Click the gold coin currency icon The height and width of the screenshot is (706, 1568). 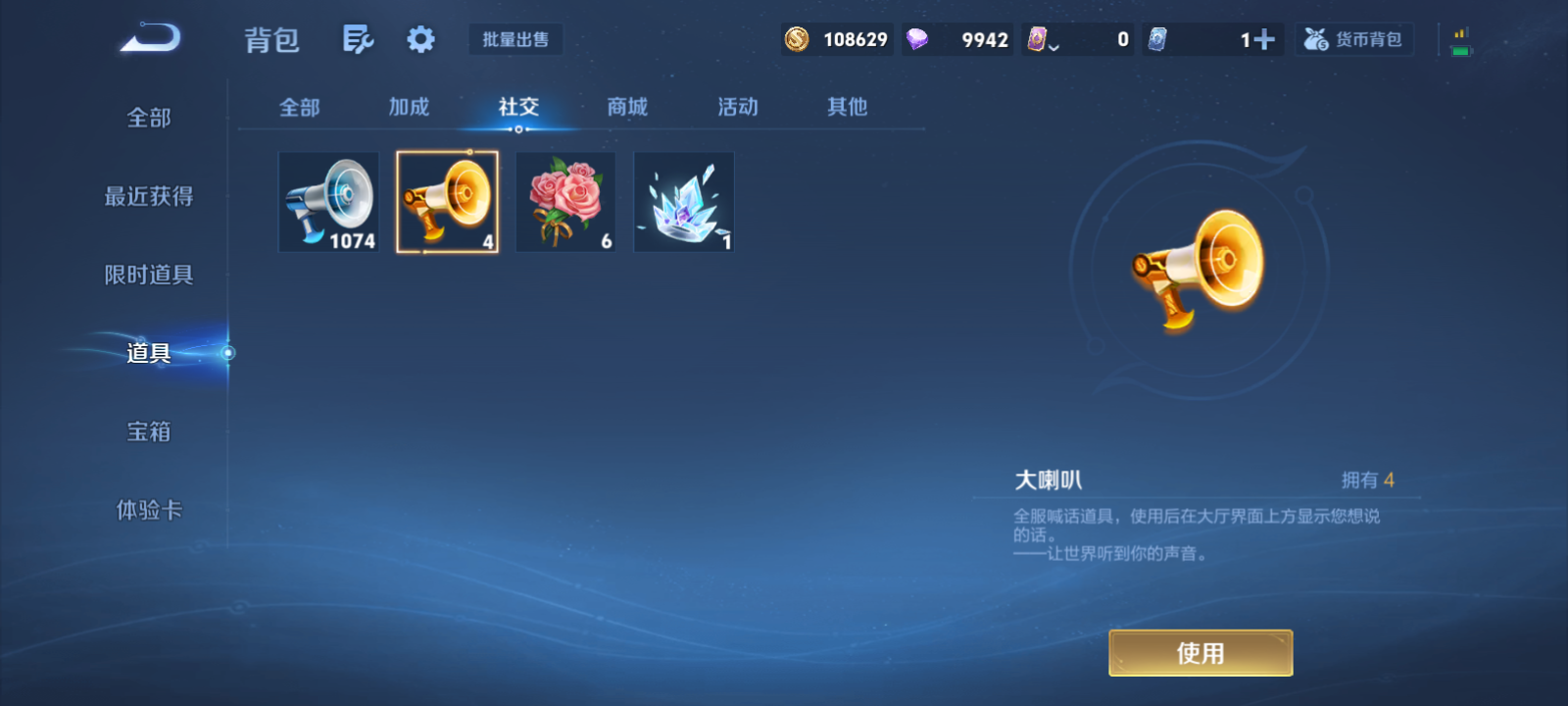[x=798, y=39]
